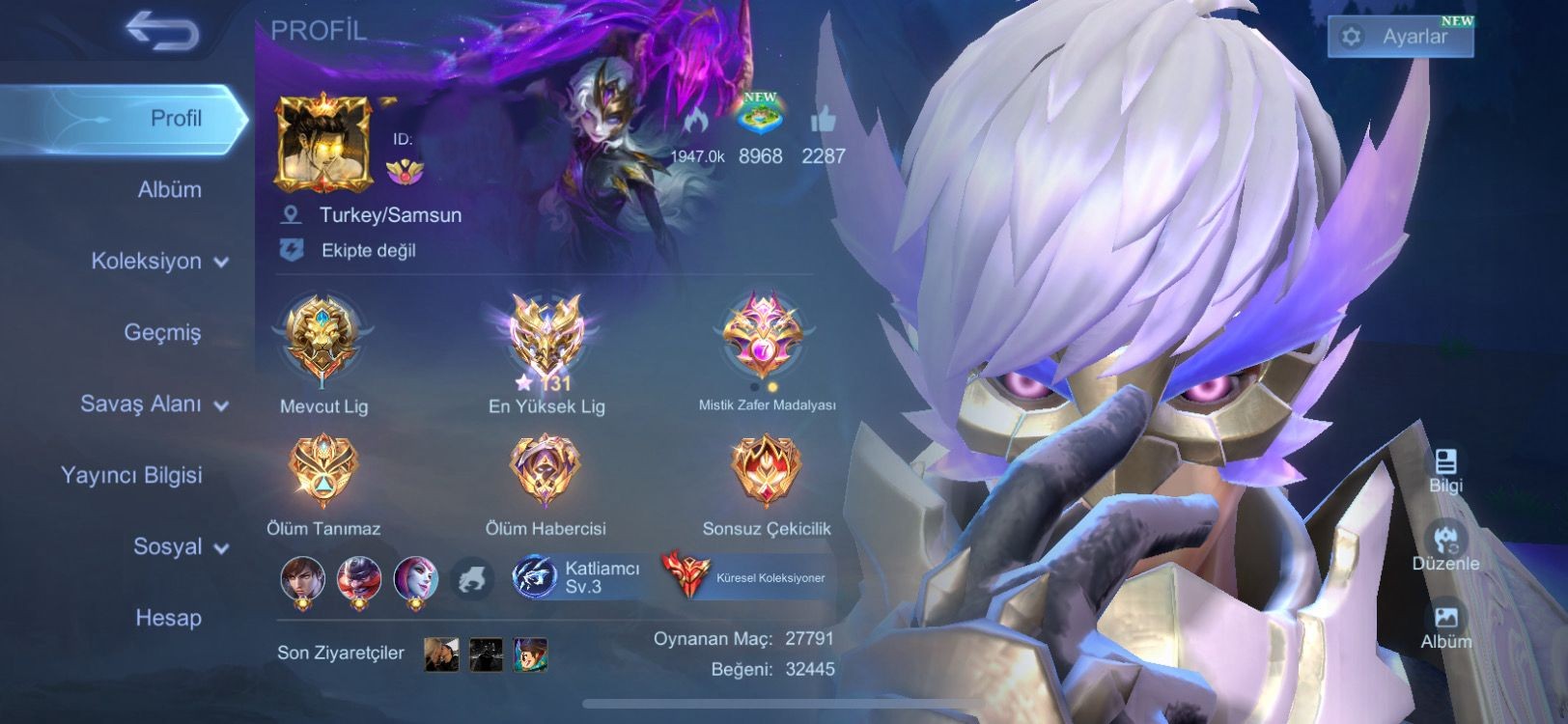
Task: View the En Yüksek Lig badge
Action: click(546, 340)
